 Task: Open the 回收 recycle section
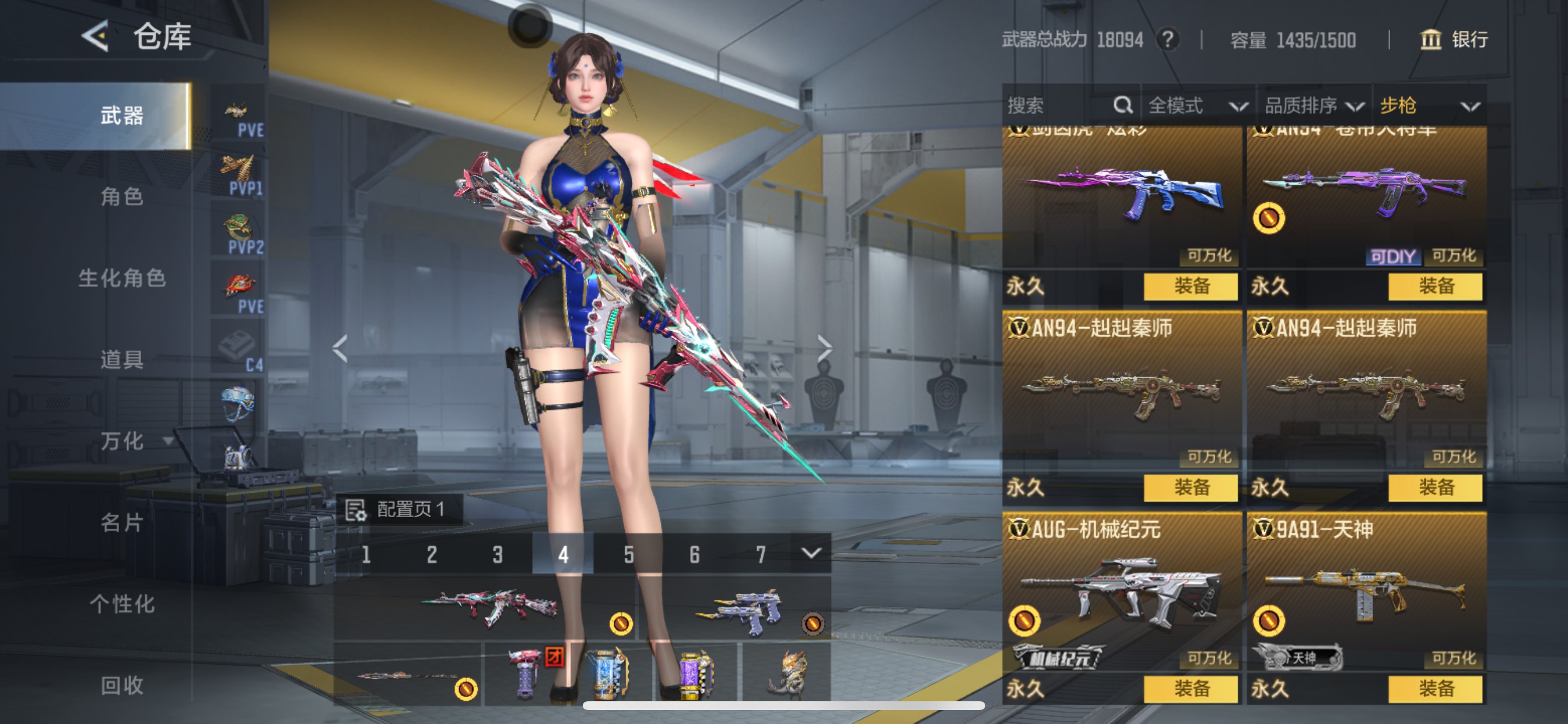tap(122, 686)
